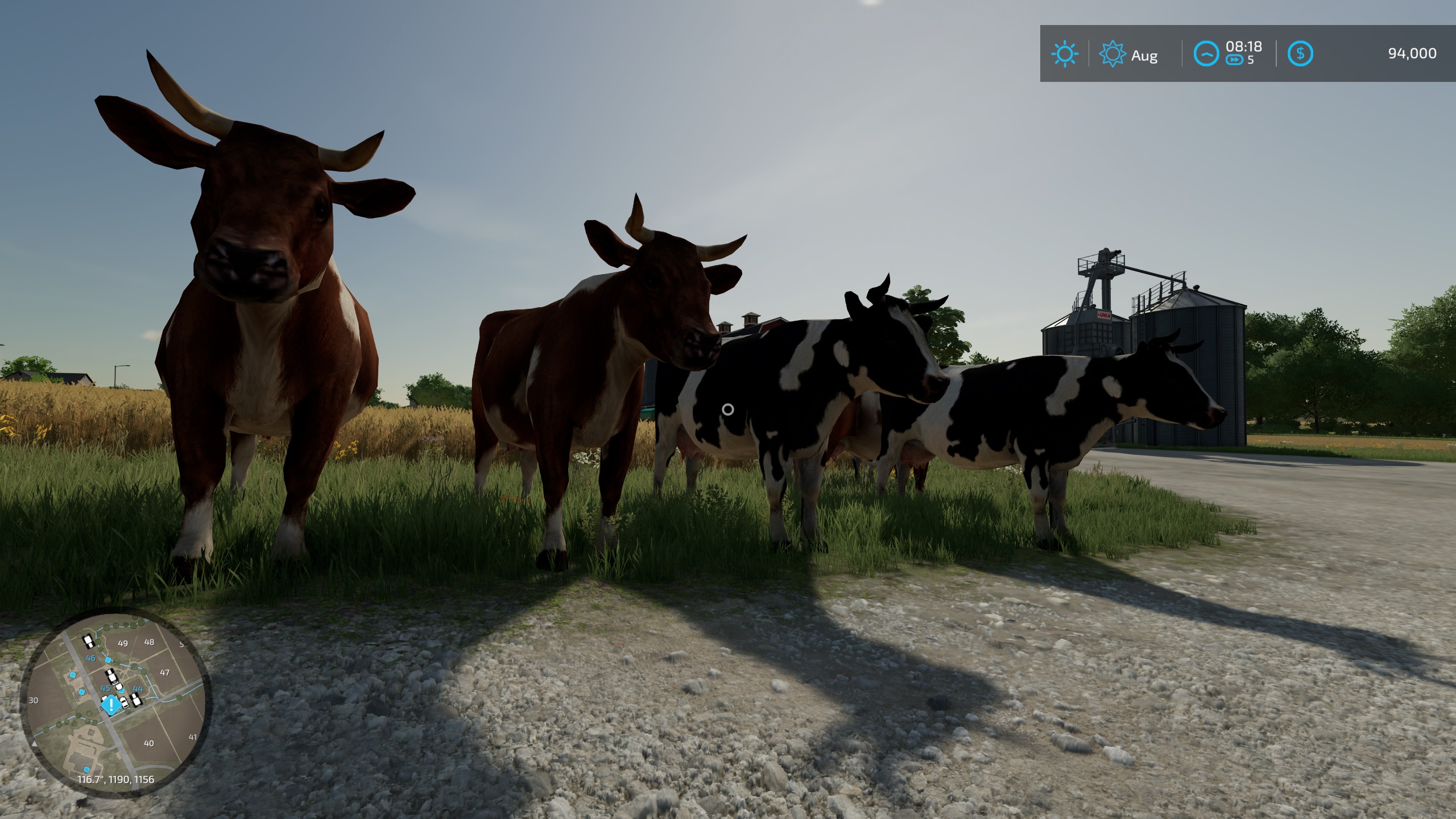This screenshot has height=819, width=1456.
Task: Click the blue diamond marker near field 40
Action: (x=86, y=770)
